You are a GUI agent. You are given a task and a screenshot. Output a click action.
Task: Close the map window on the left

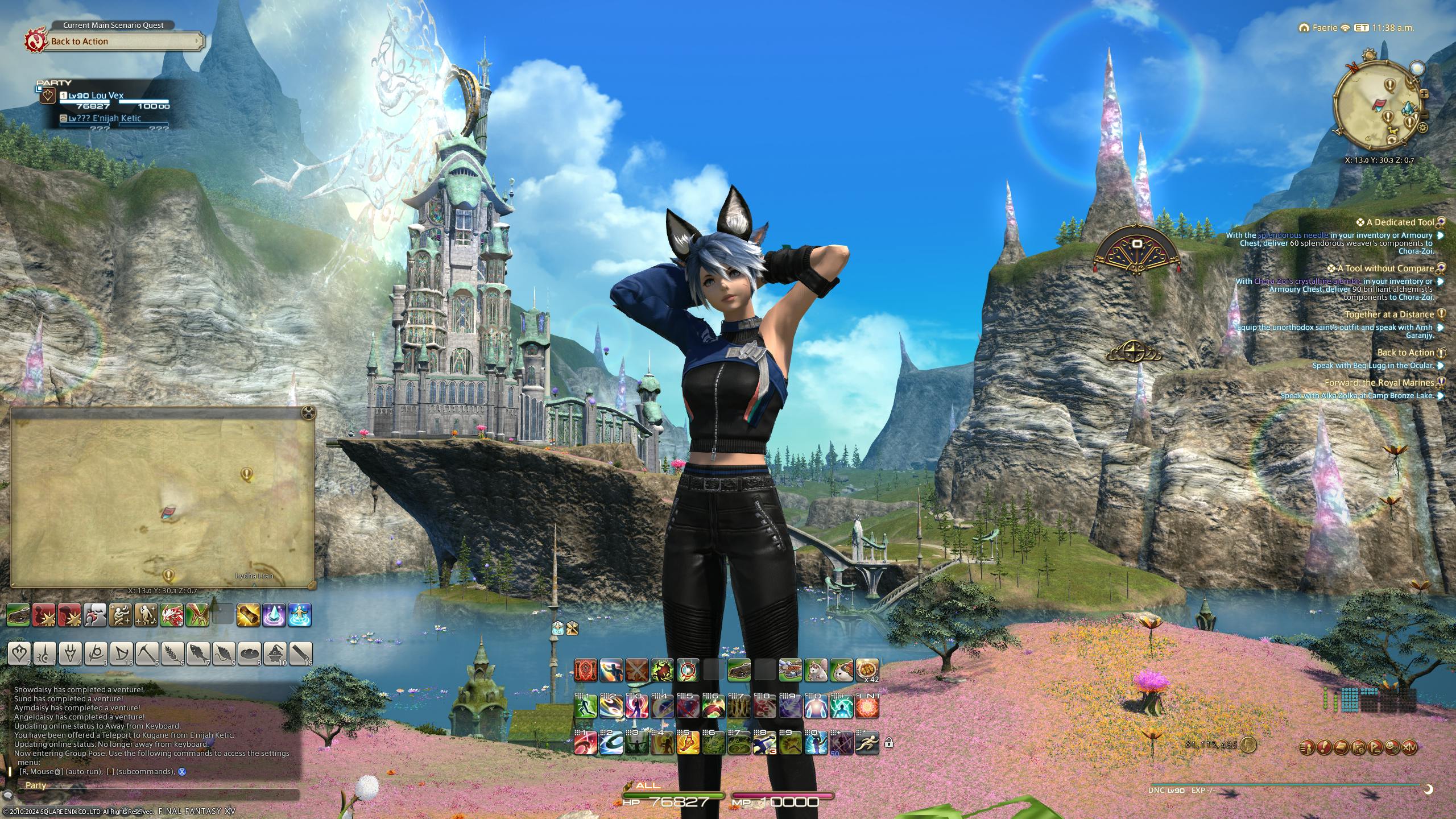coord(308,412)
